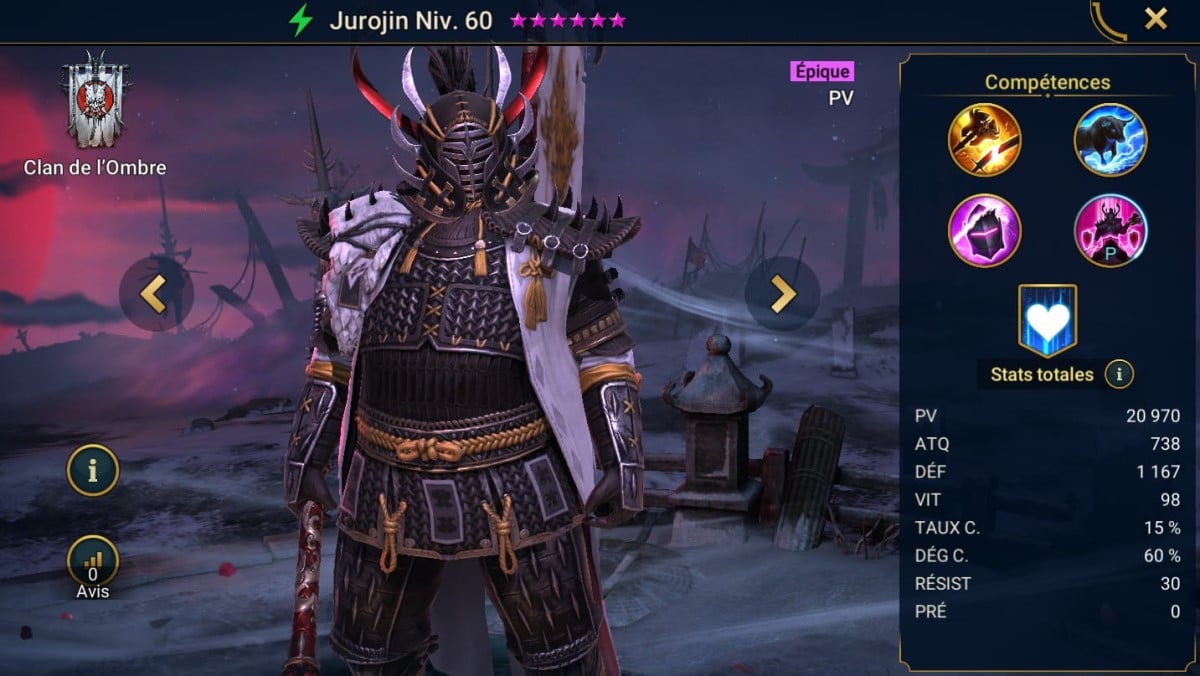
Task: Go back using the curved arrow button
Action: [x=1108, y=20]
